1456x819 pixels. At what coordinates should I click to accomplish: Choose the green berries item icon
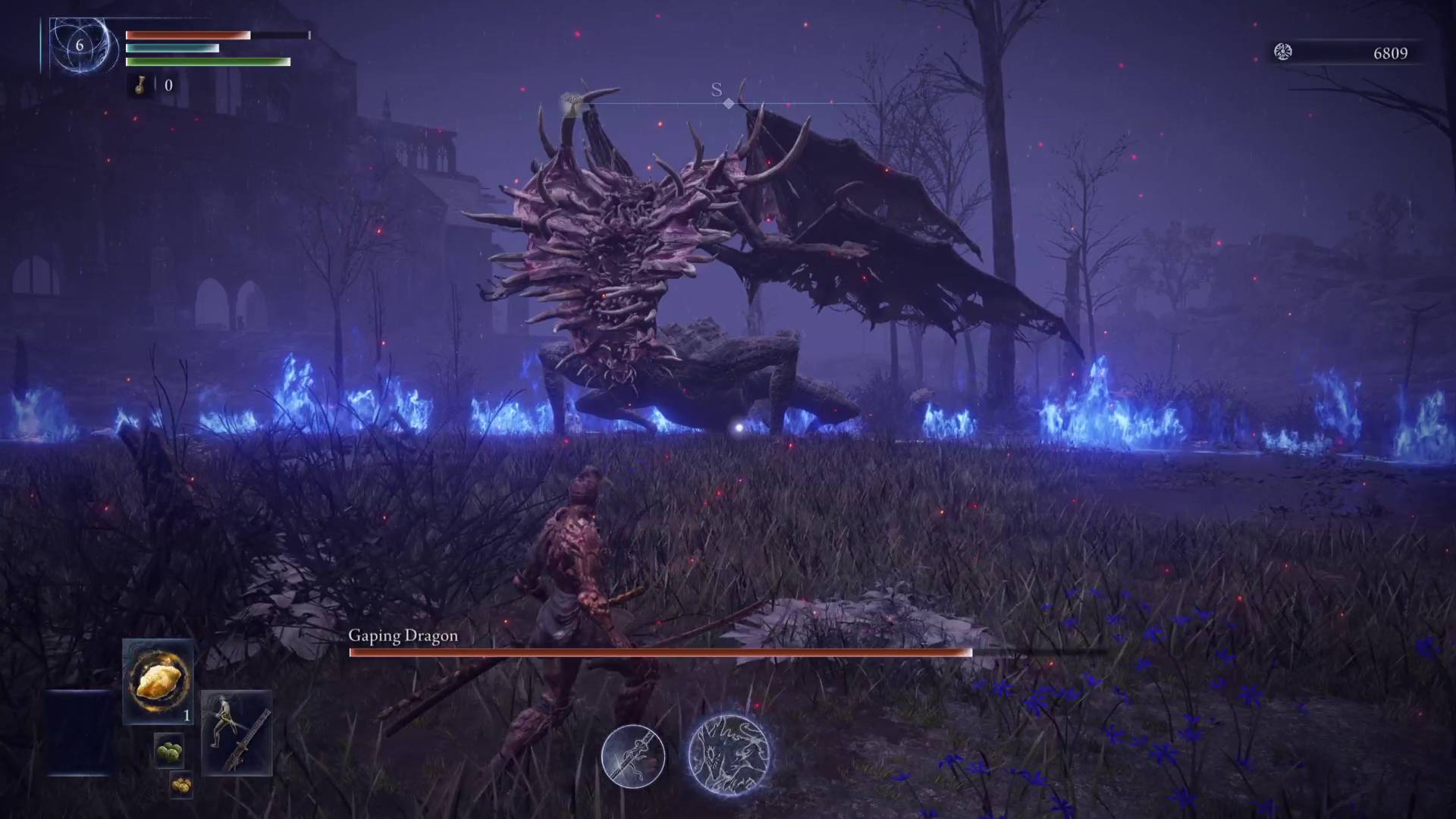pos(169,752)
